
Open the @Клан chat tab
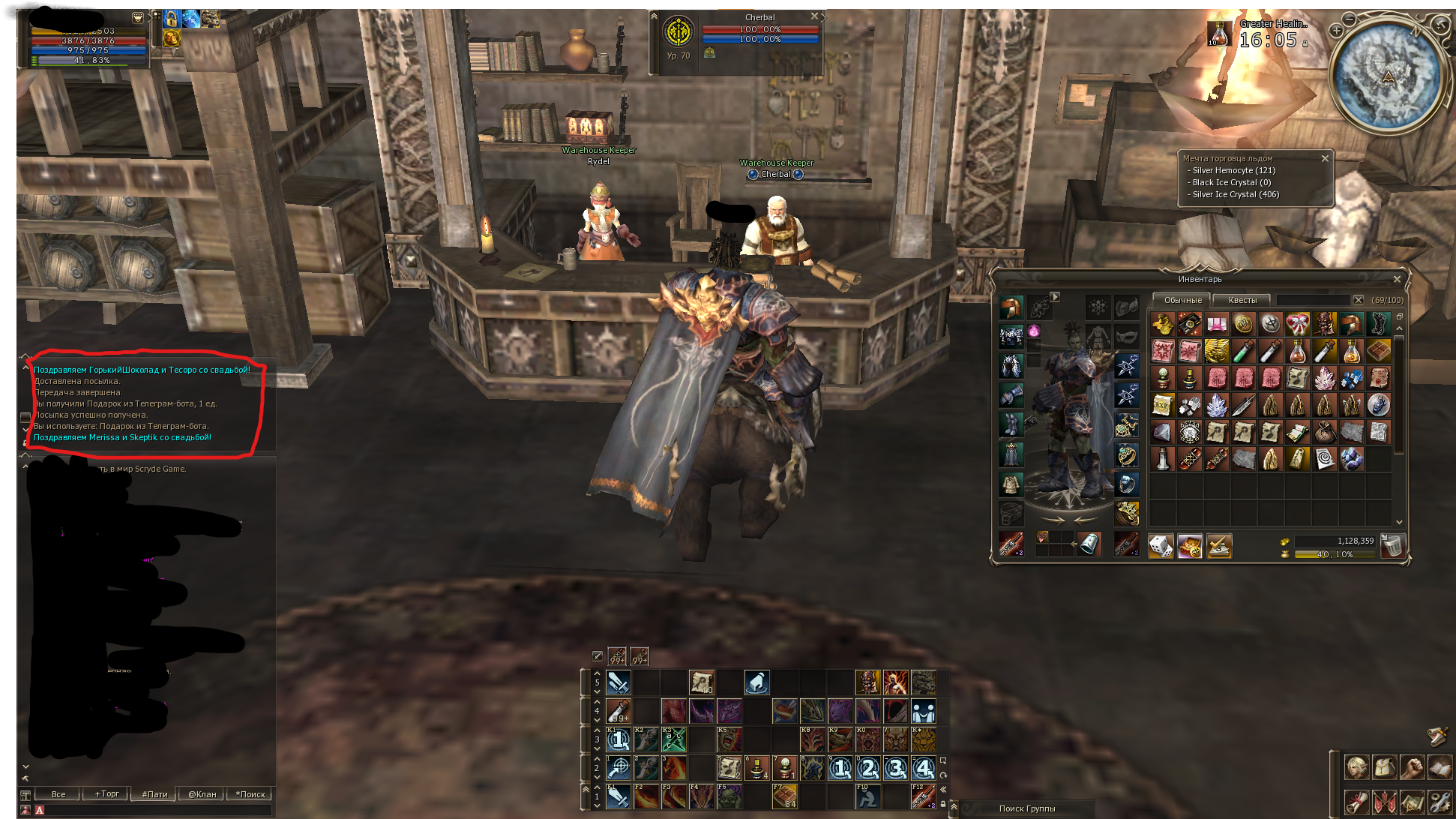point(202,794)
